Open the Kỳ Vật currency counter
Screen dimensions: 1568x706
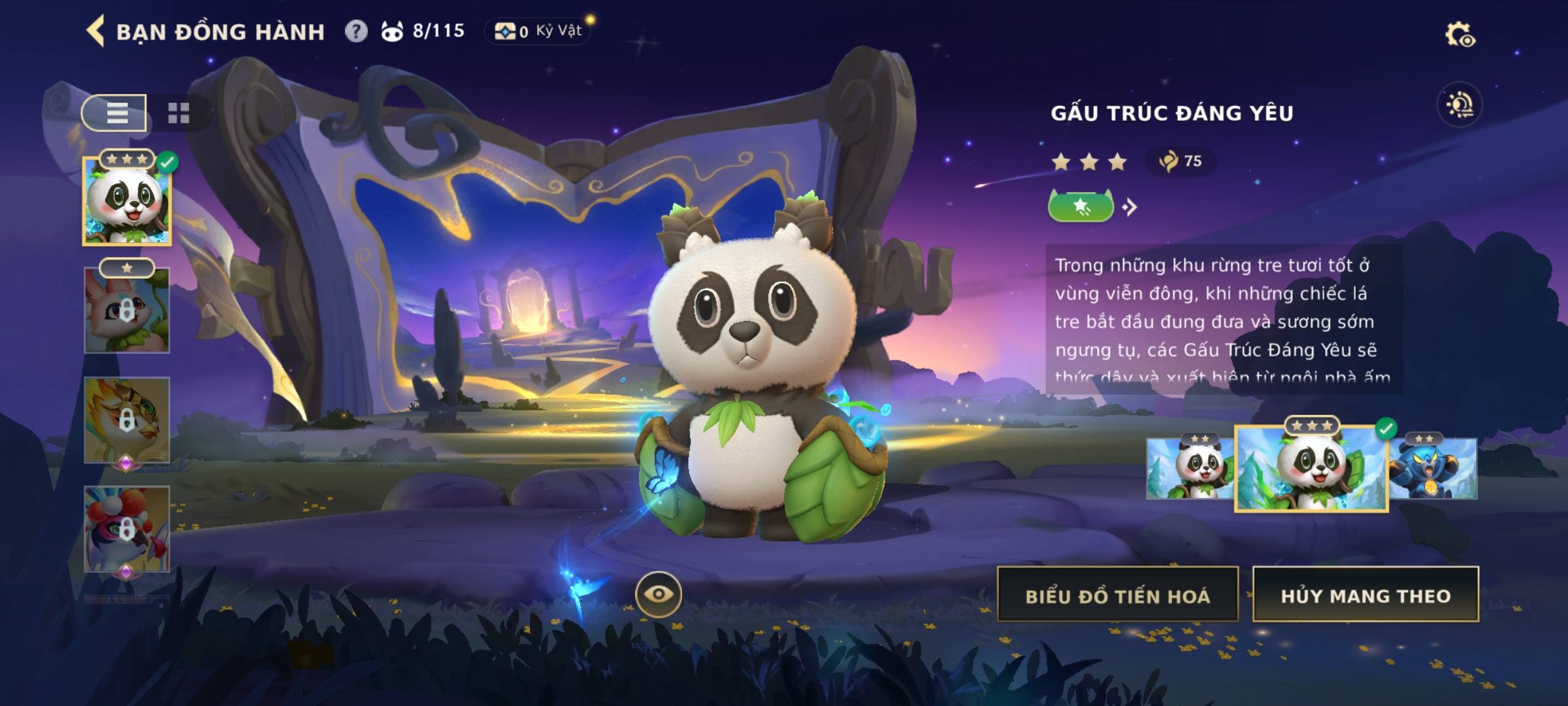point(538,31)
